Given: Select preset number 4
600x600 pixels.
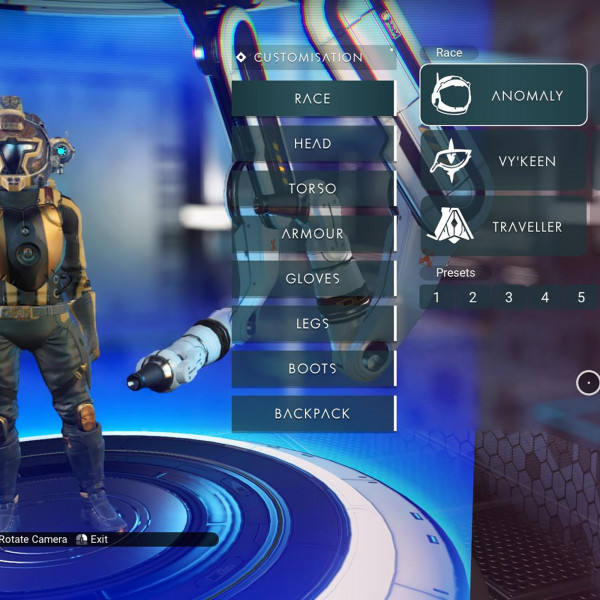Looking at the screenshot, I should tap(545, 297).
